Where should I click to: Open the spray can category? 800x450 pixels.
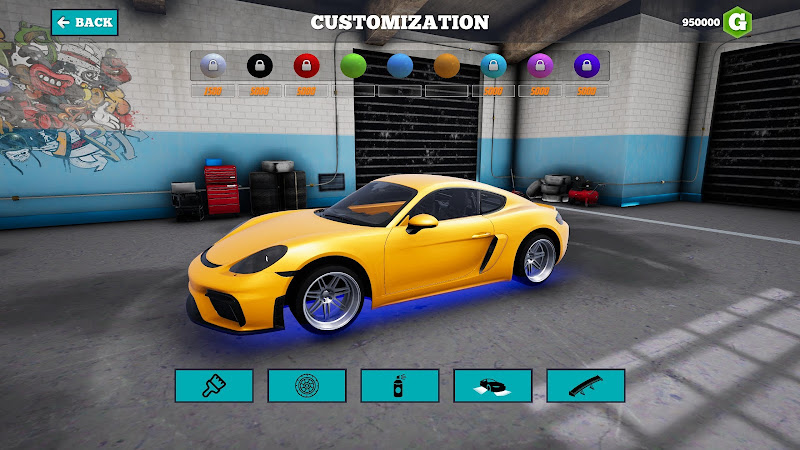[400, 385]
